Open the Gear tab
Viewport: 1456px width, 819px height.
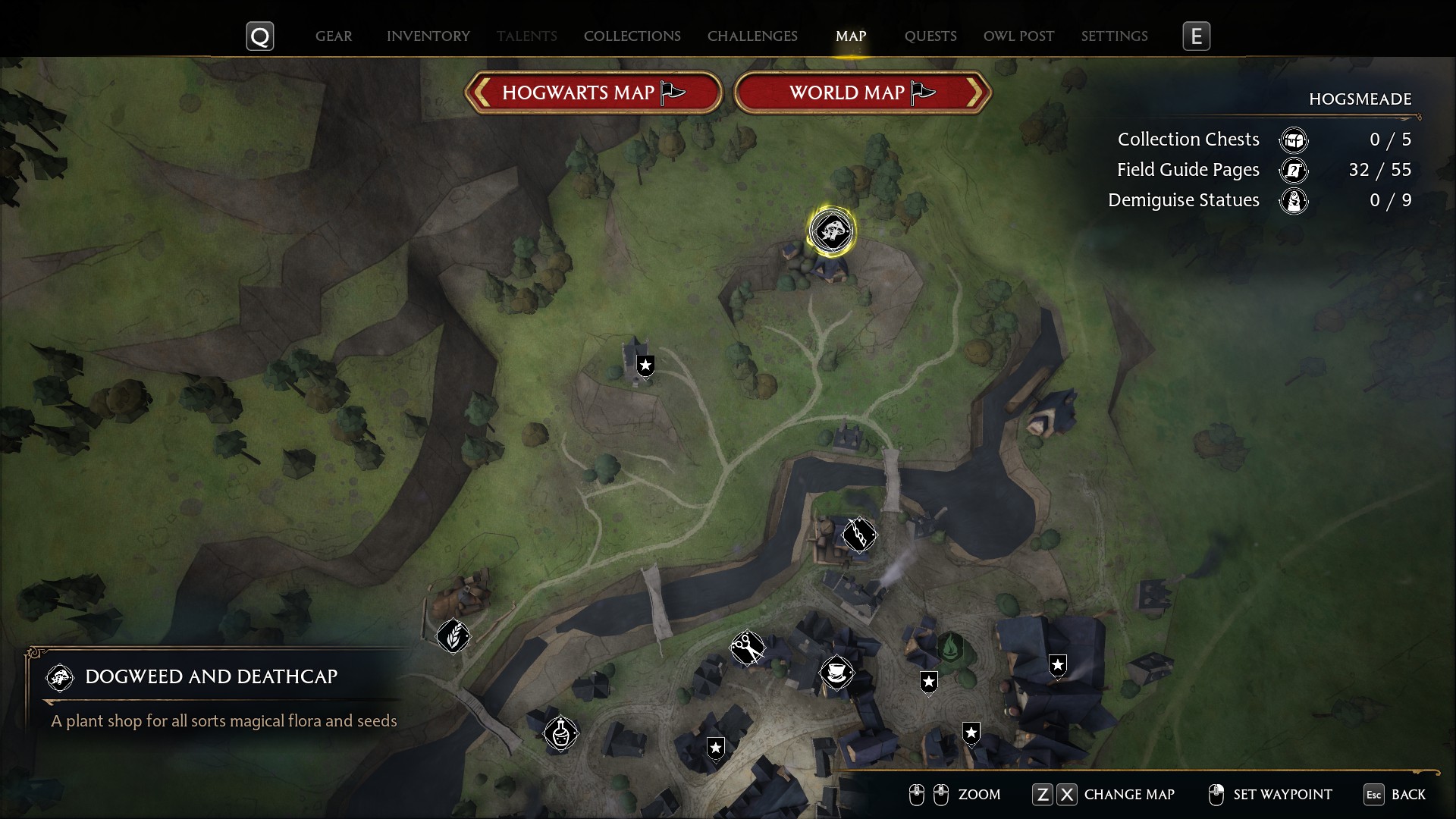334,36
